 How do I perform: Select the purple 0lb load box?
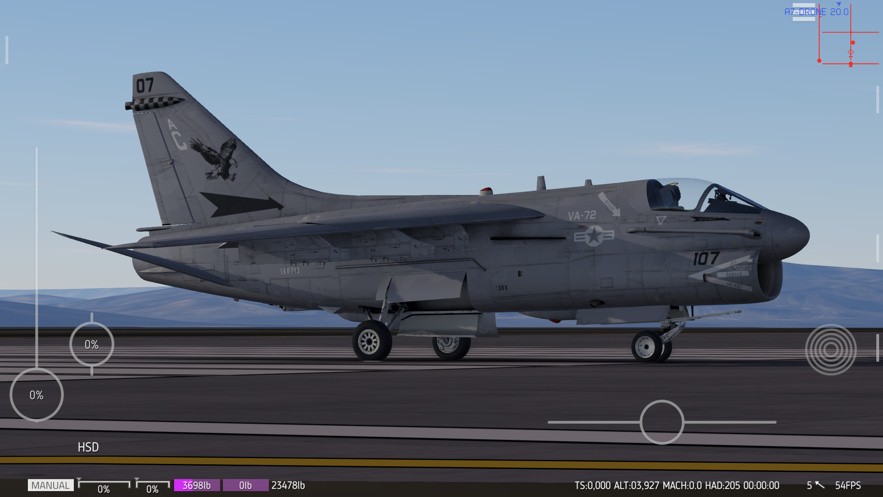pyautogui.click(x=245, y=485)
